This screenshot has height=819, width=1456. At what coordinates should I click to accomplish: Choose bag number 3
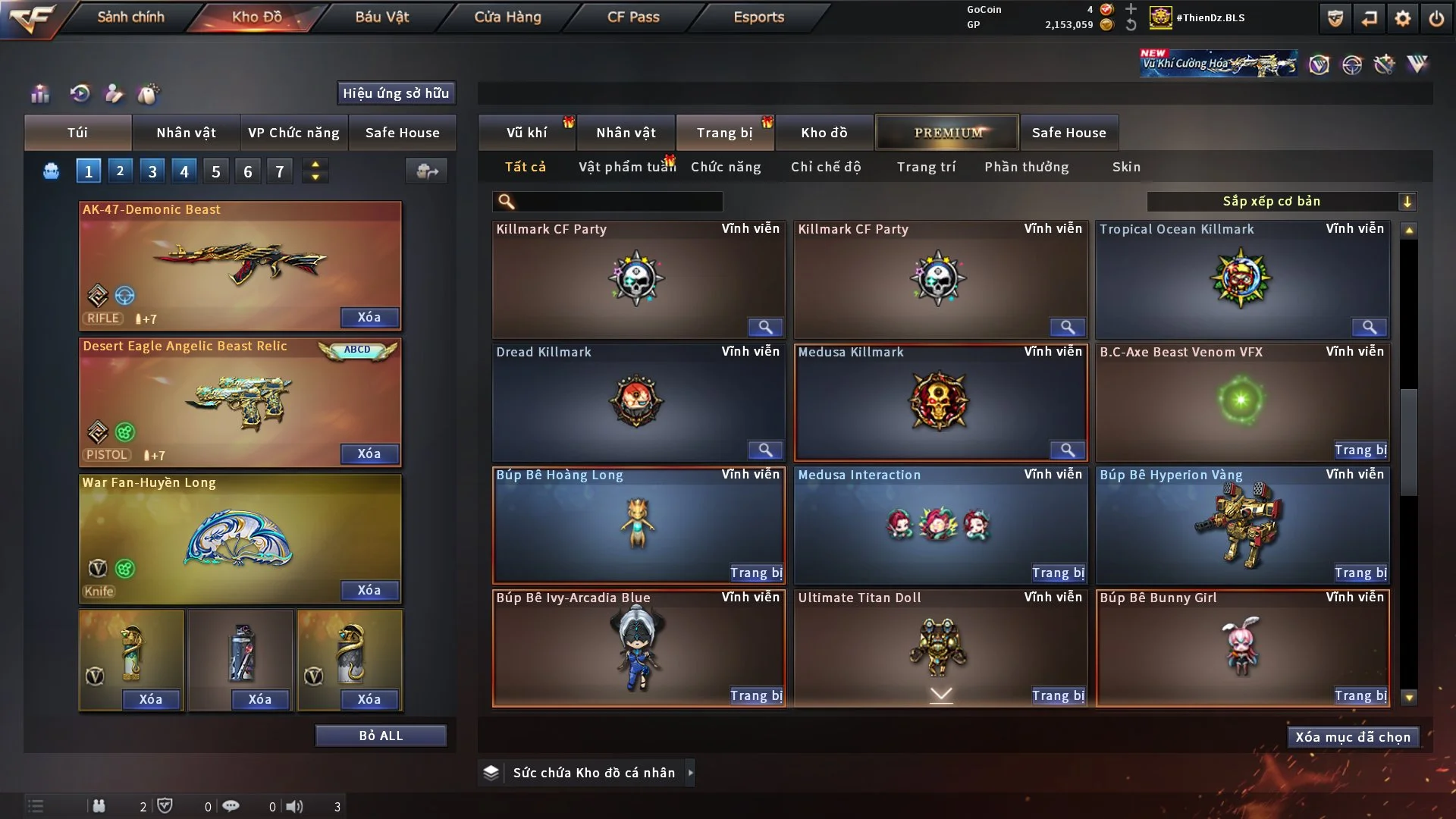tap(152, 171)
